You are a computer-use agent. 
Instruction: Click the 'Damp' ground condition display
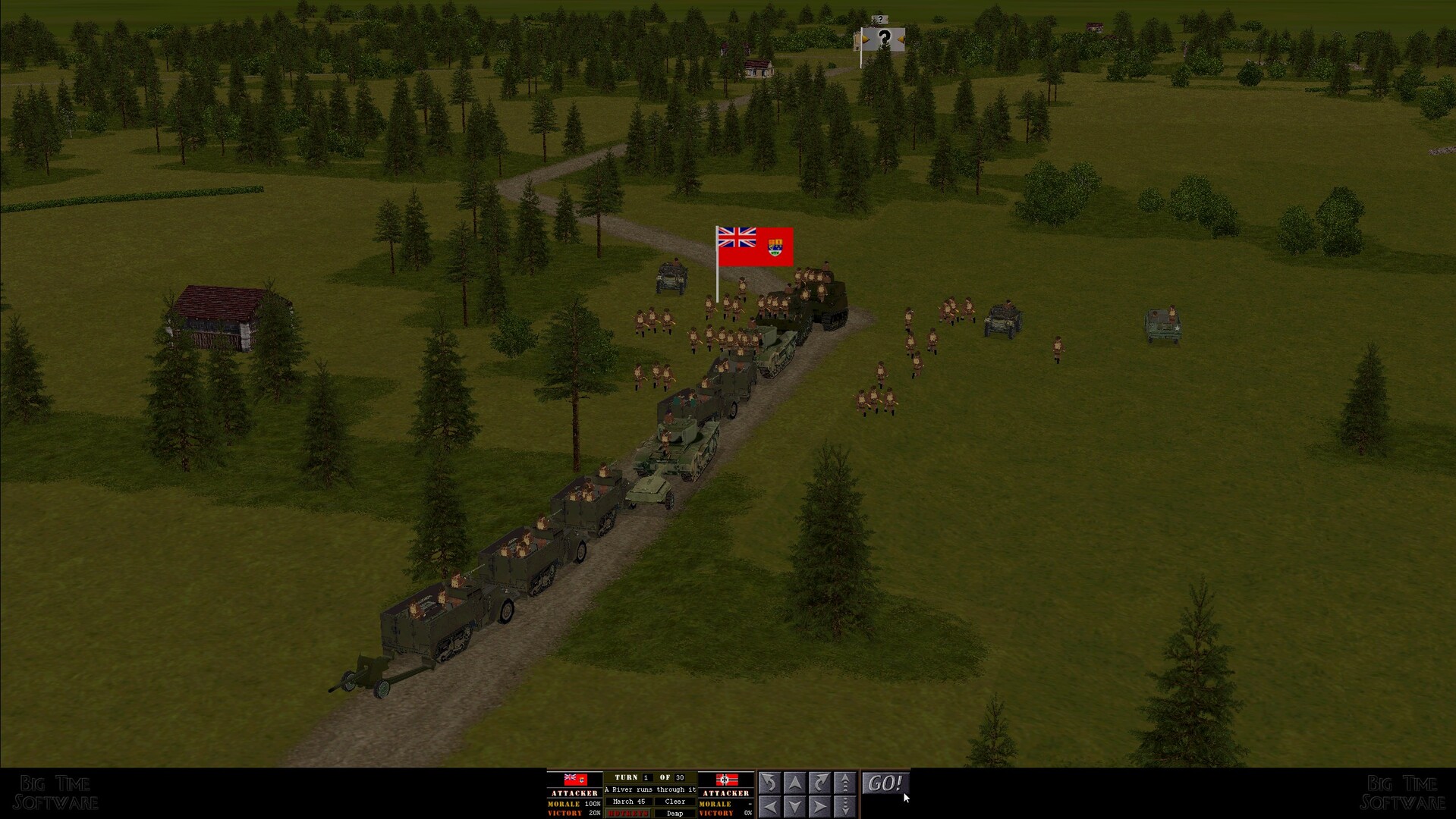(675, 813)
